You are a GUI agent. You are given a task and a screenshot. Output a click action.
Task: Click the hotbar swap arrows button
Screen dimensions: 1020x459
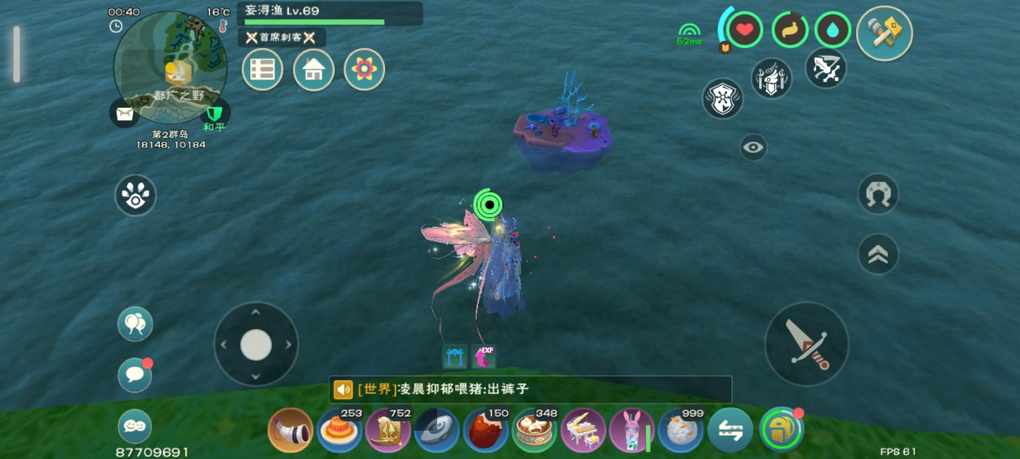point(730,431)
